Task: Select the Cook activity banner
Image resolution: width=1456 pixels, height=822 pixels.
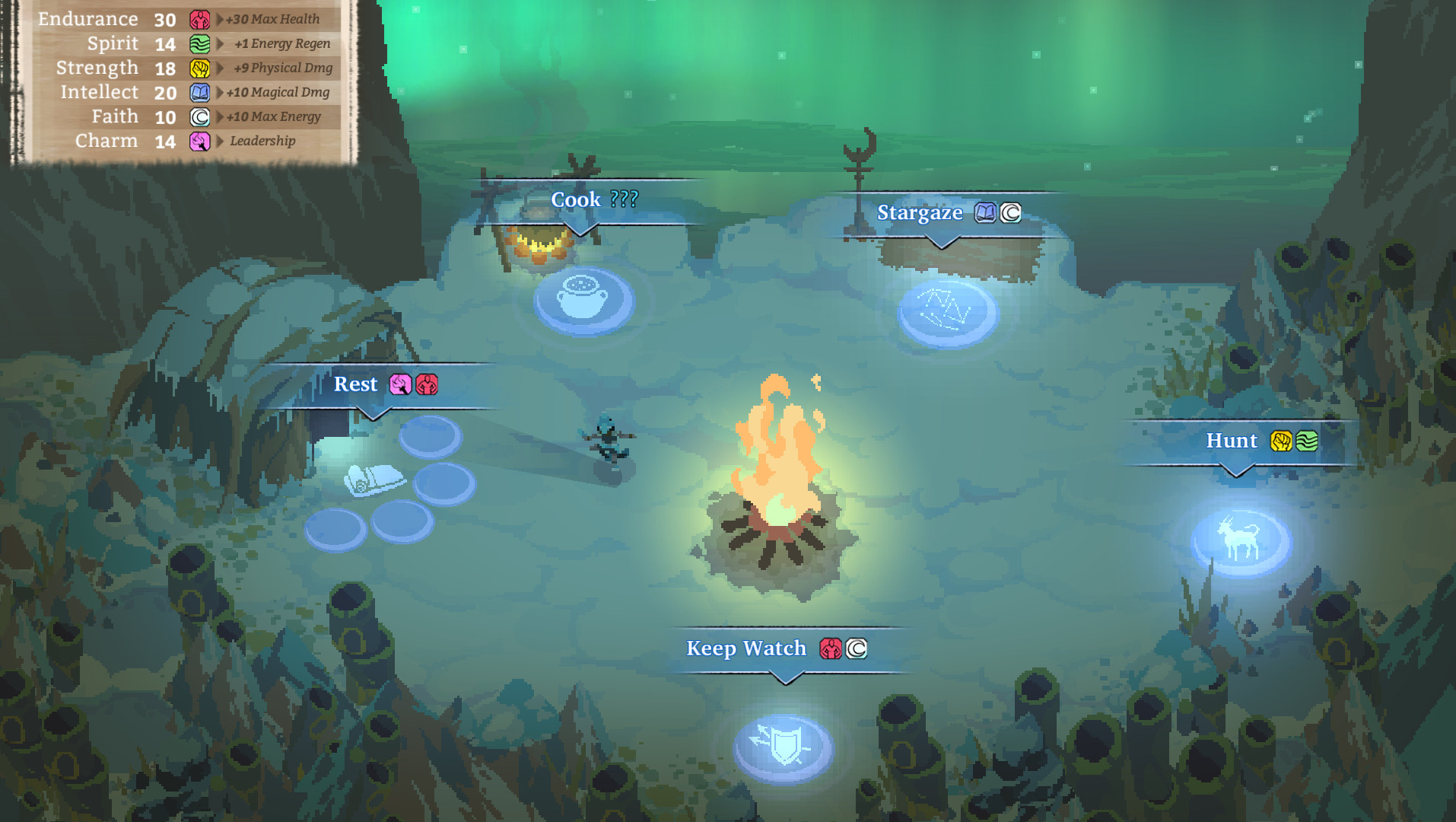Action: (x=575, y=199)
